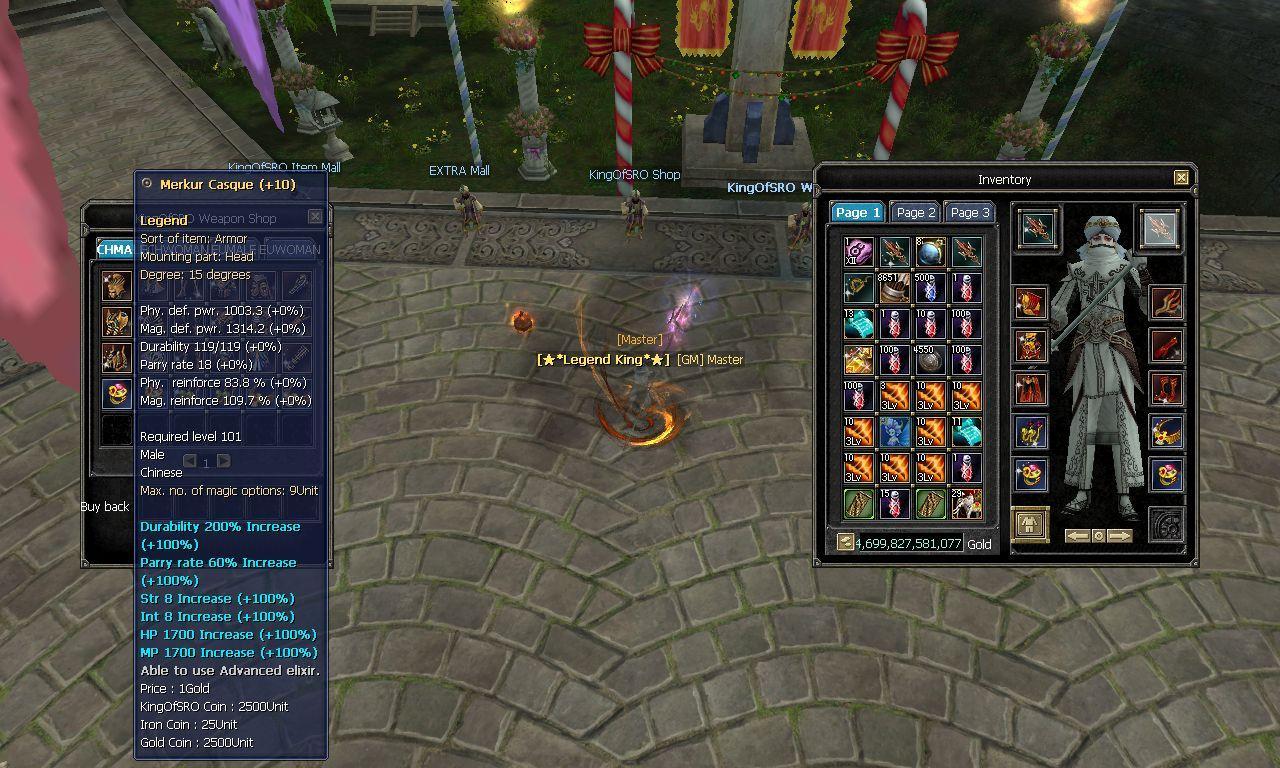
Task: Open inventory Page 3 tab
Action: (969, 212)
